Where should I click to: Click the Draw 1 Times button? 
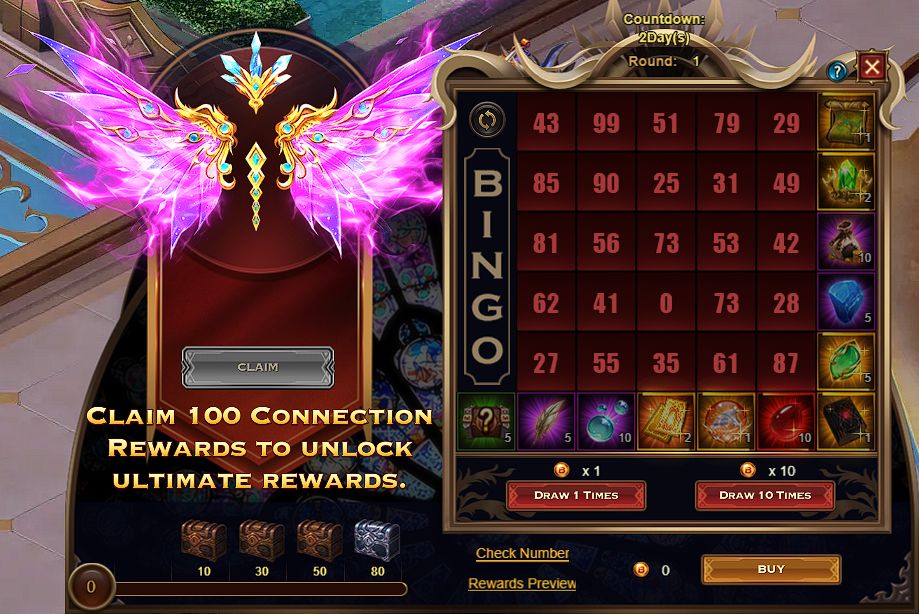[x=576, y=495]
